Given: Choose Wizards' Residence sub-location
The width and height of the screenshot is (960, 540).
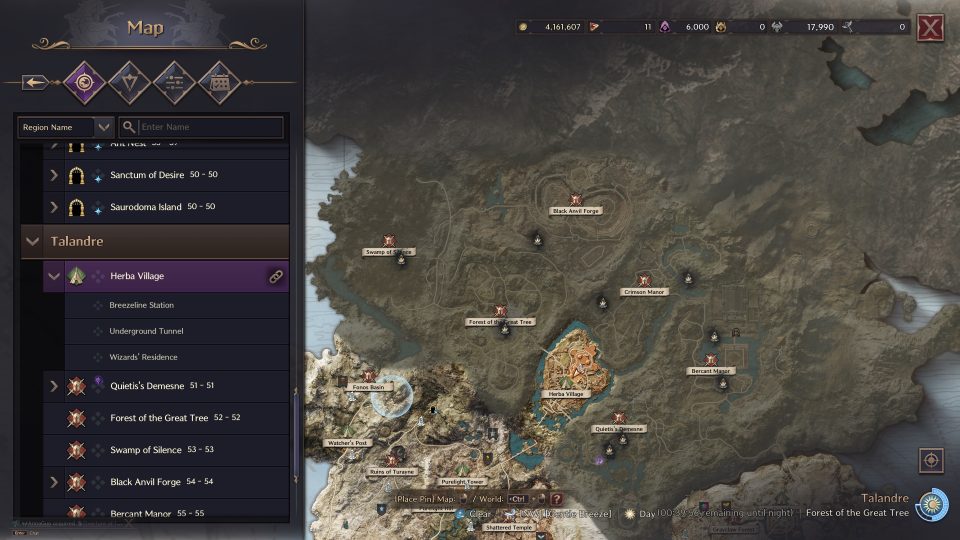Looking at the screenshot, I should pos(143,357).
